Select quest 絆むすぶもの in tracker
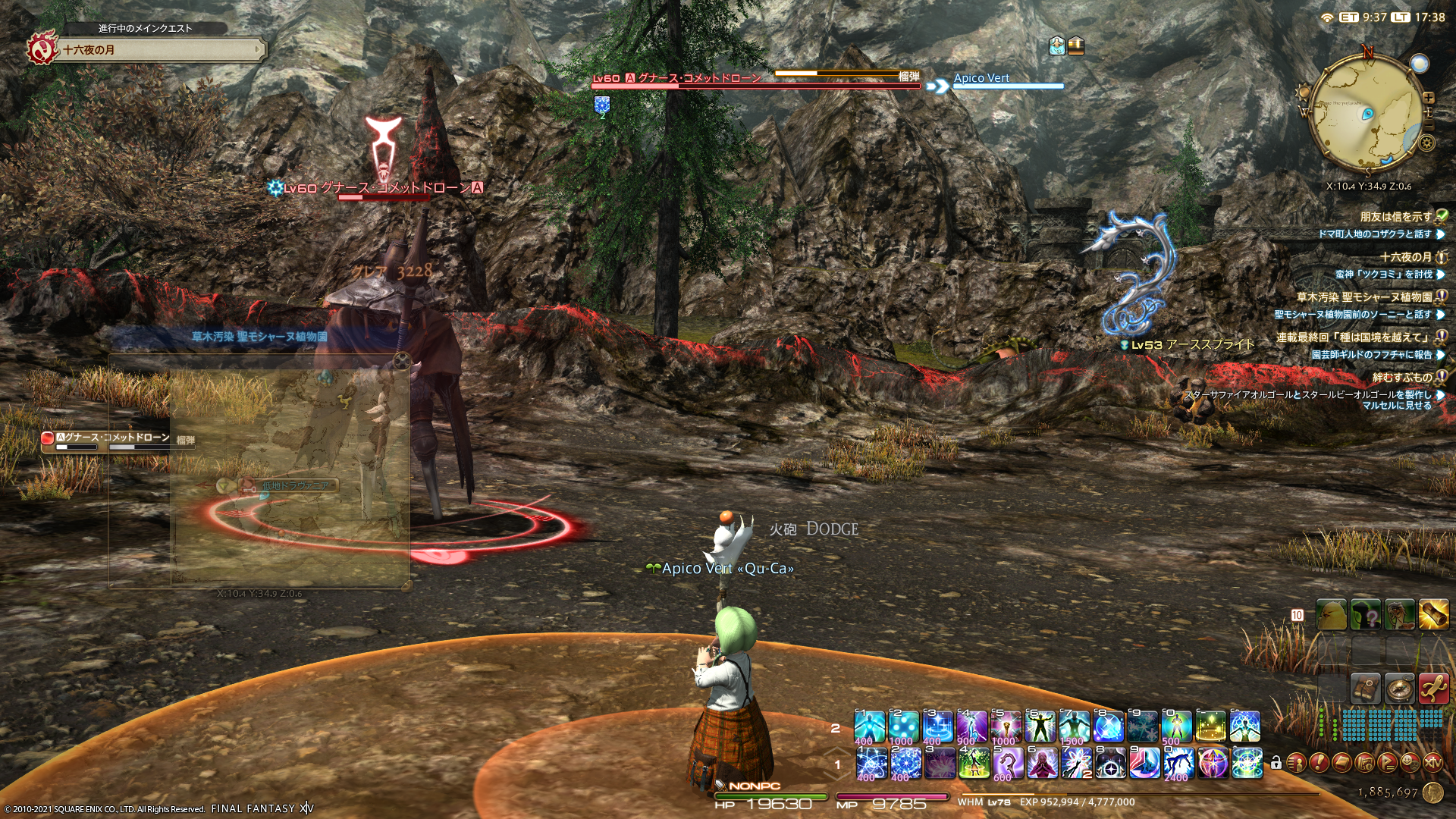This screenshot has height=819, width=1456. click(1401, 378)
